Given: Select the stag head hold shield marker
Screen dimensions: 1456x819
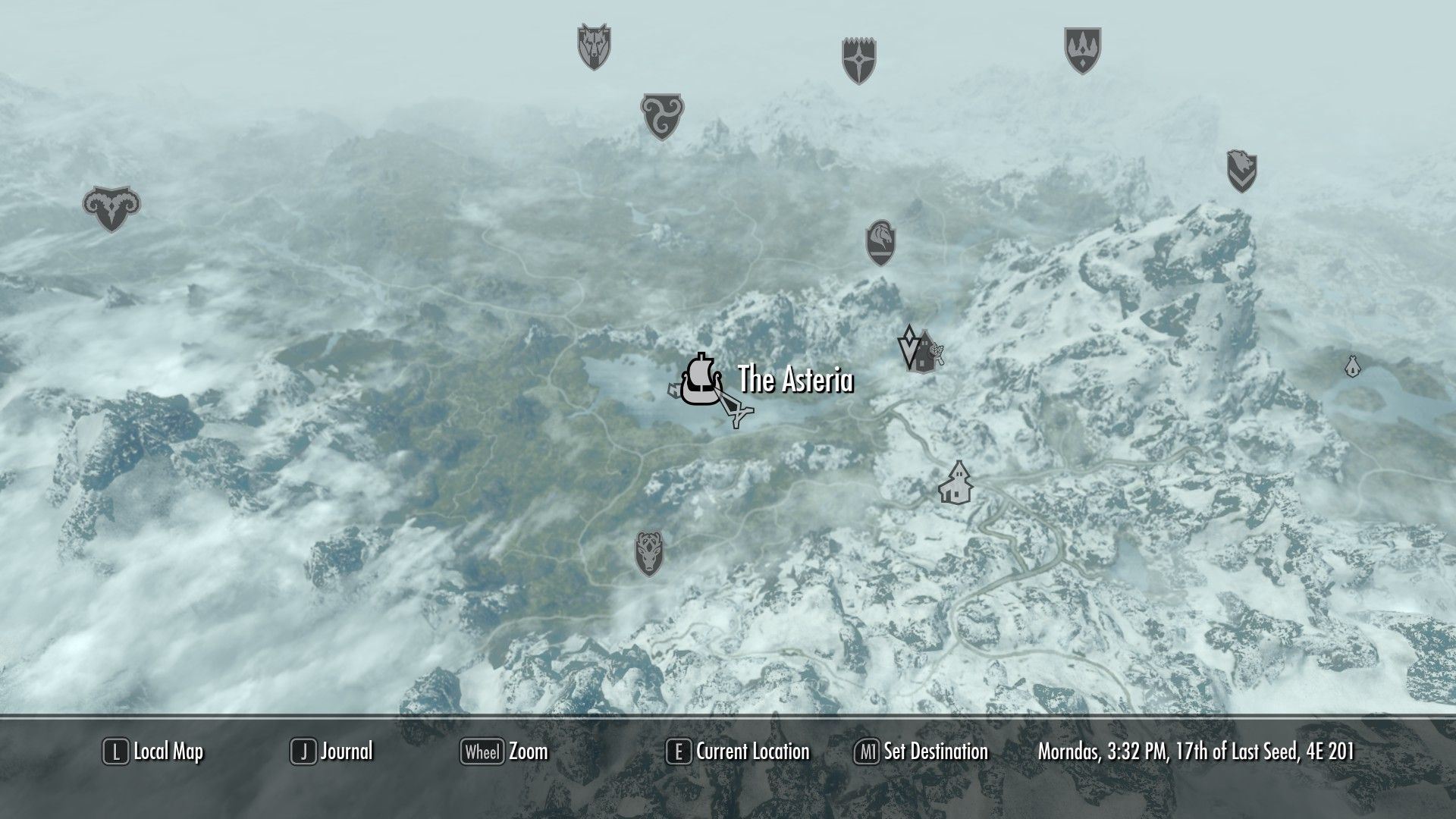Looking at the screenshot, I should [650, 553].
